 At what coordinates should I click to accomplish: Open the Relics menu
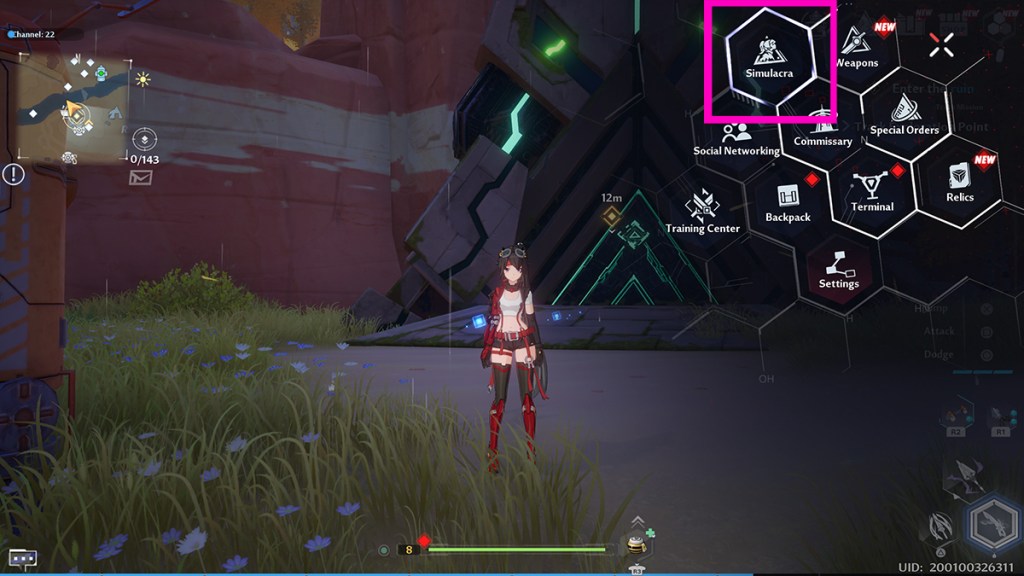coord(959,182)
